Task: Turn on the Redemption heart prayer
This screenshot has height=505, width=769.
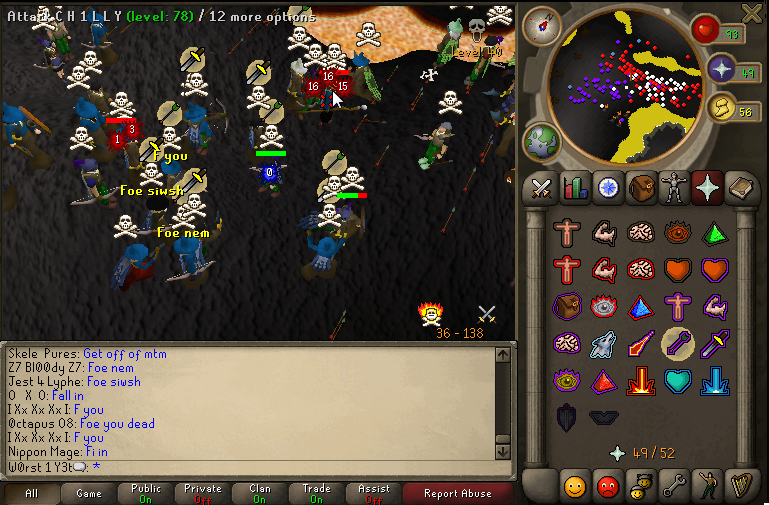Action: point(677,381)
